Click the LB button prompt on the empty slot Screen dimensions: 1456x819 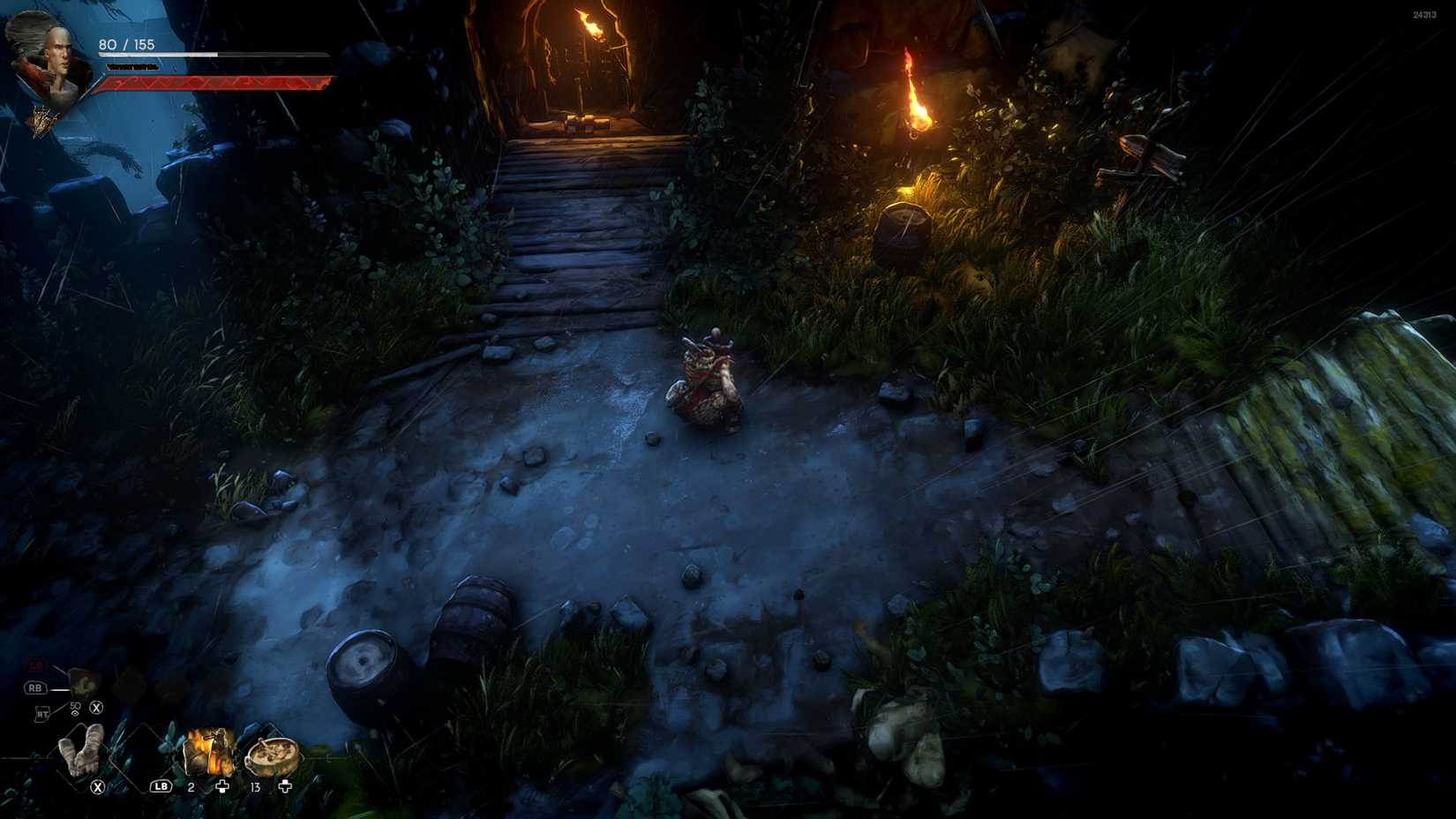(x=161, y=786)
